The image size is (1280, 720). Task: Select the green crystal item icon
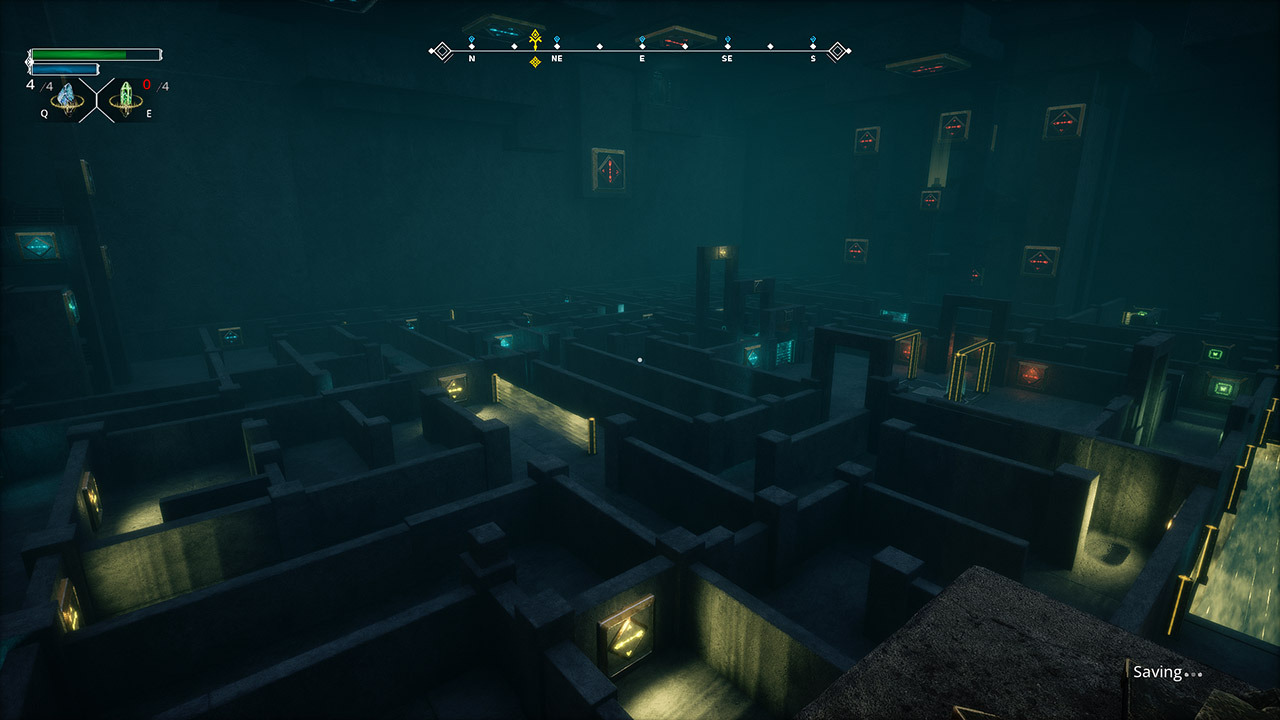[x=126, y=97]
